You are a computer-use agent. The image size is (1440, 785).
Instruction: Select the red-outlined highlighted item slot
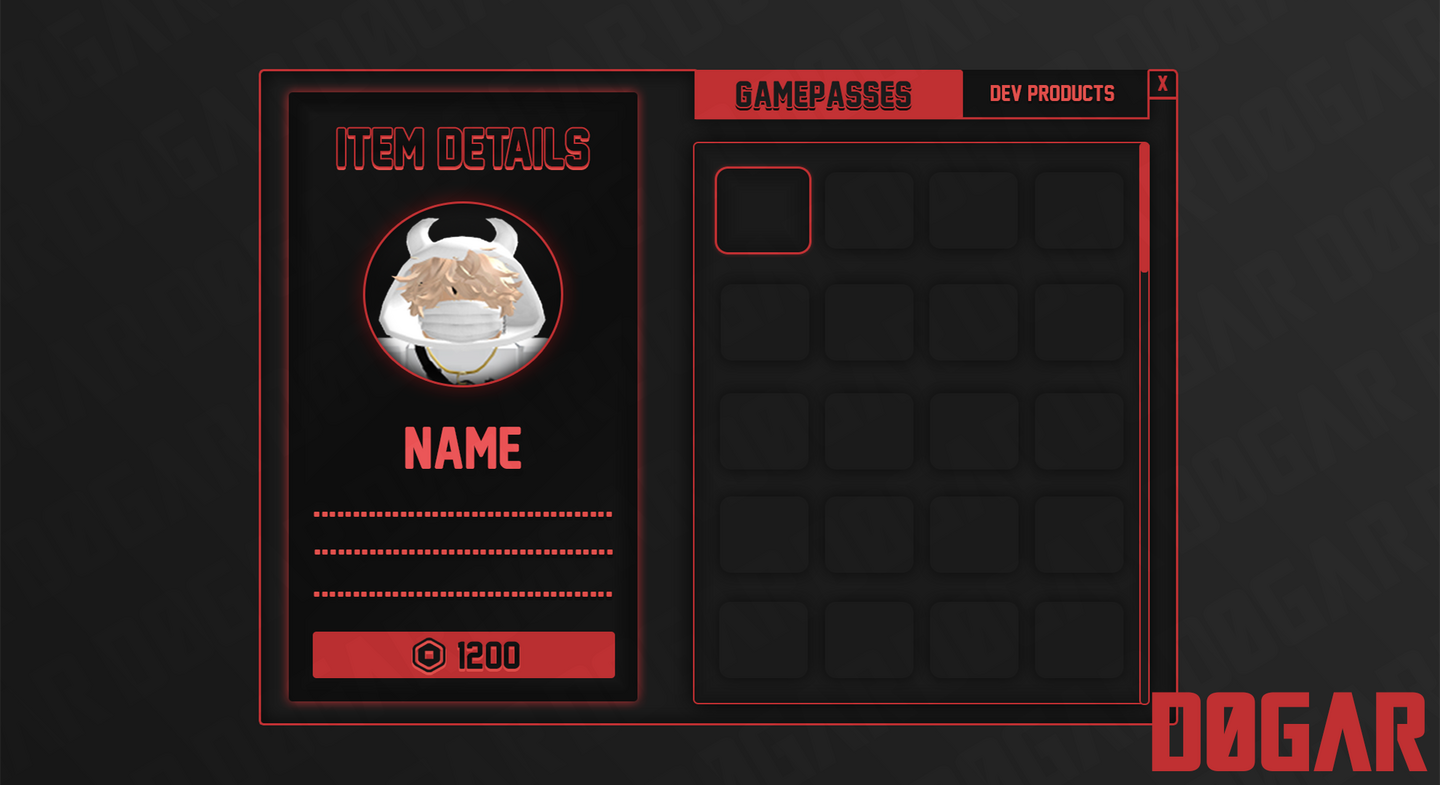click(763, 210)
